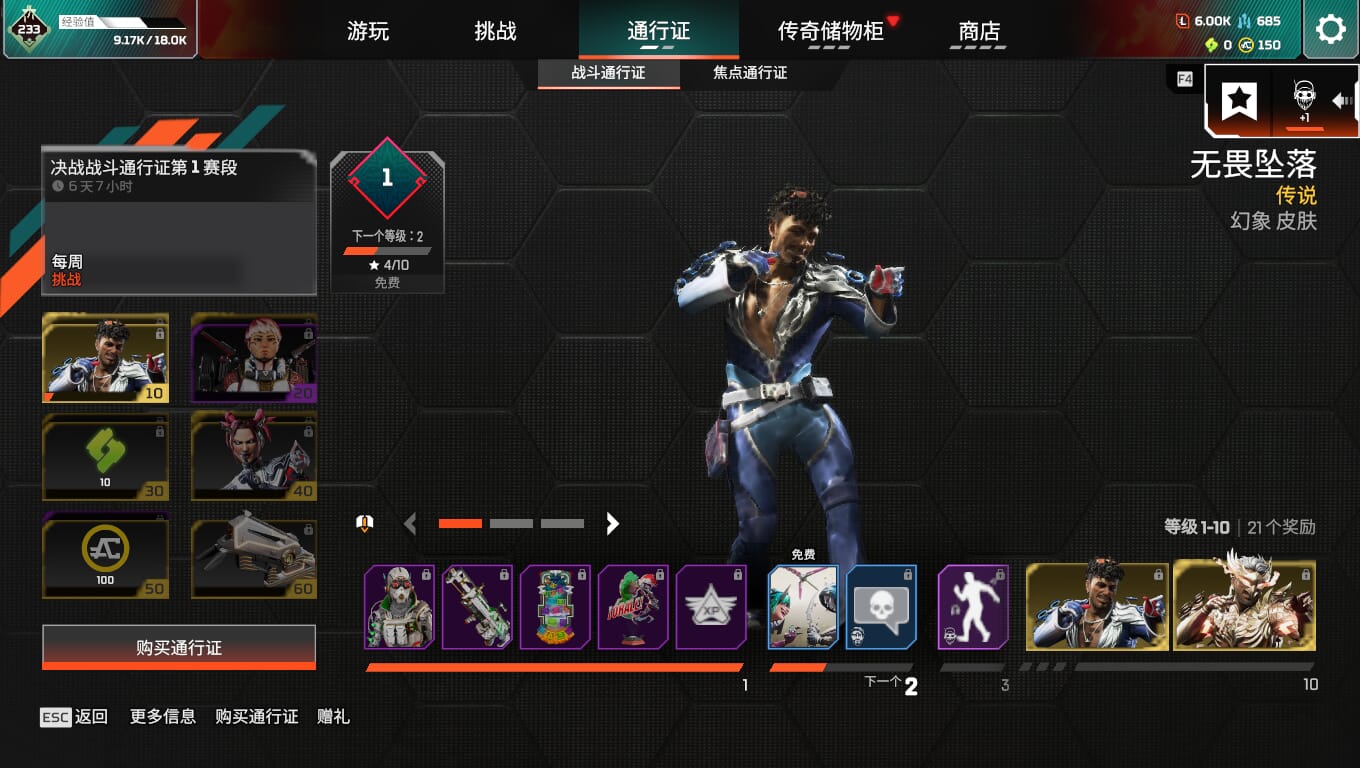Viewport: 1360px width, 768px height.
Task: Pick the green crafting-metal level 30 reward
Action: tap(105, 457)
